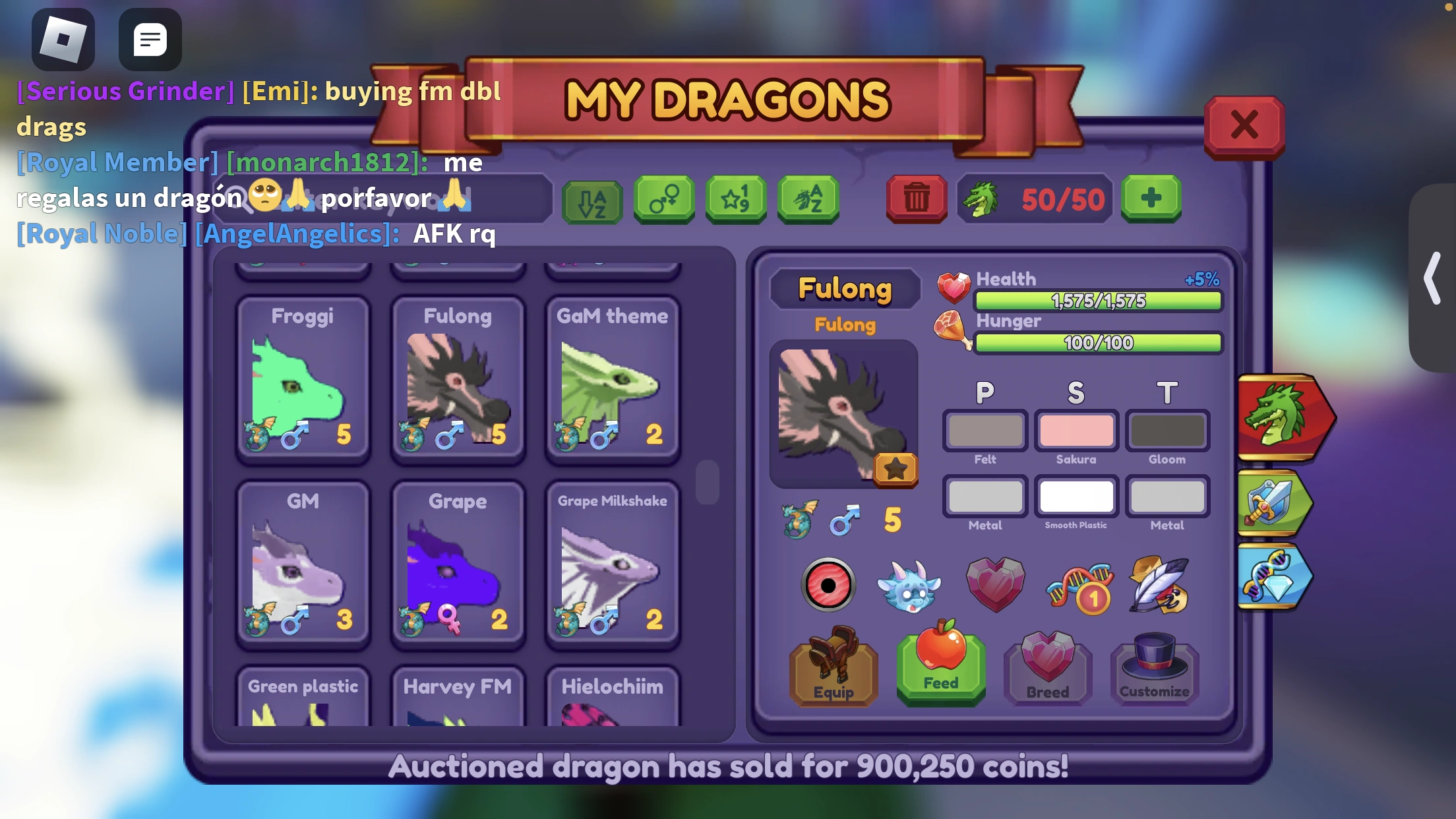Switch to the green dragon side tab

(1284, 417)
